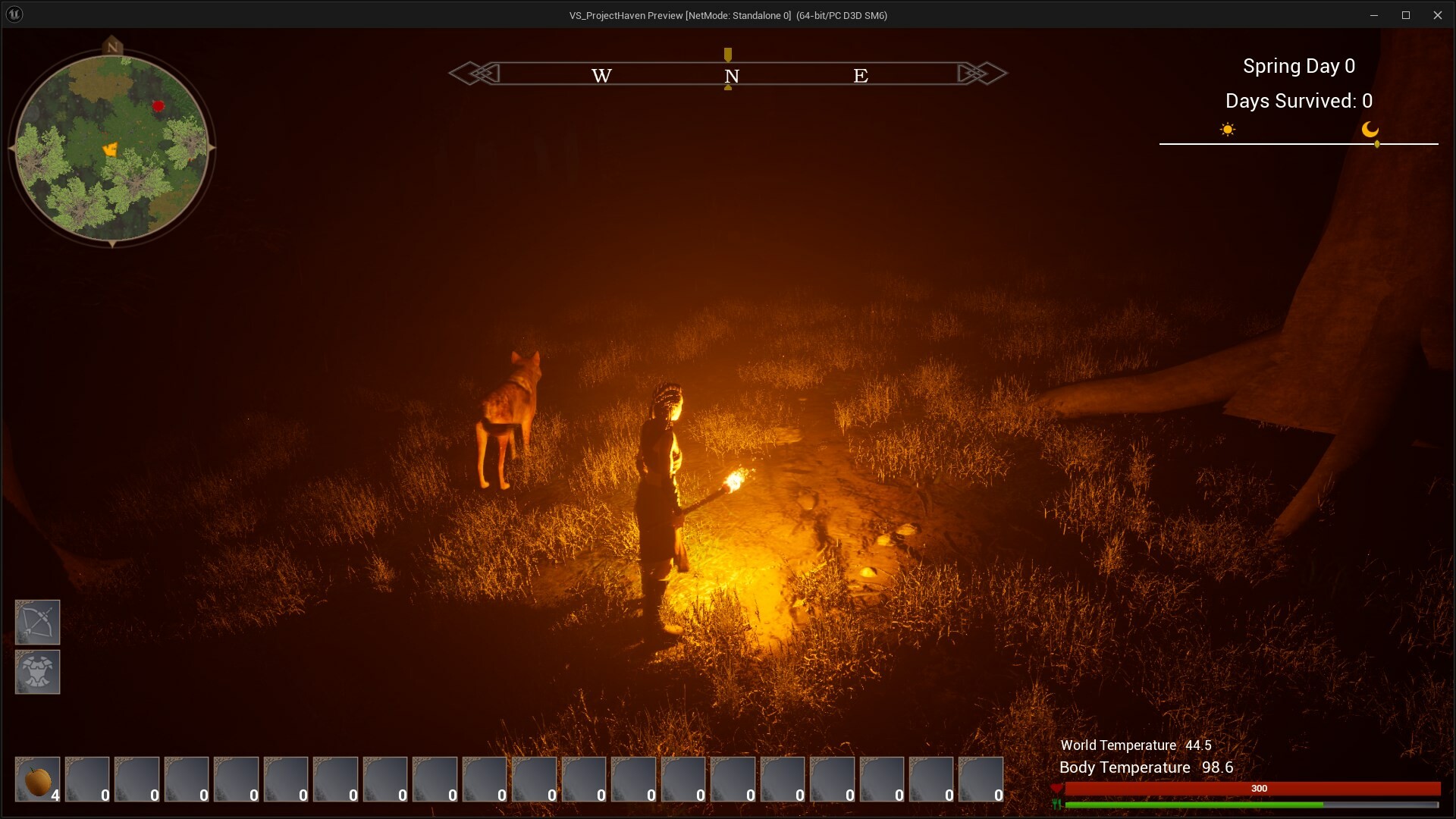1456x819 pixels.
Task: Click the fork-and-knife hunger icon
Action: click(x=1056, y=806)
